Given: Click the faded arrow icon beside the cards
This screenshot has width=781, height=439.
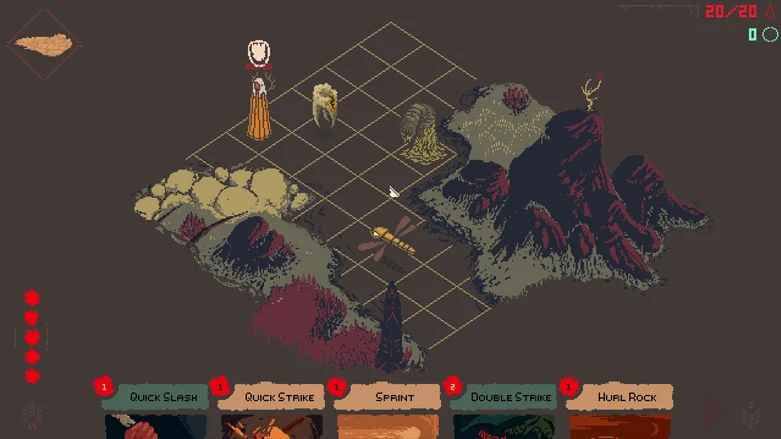Looking at the screenshot, I should [712, 408].
